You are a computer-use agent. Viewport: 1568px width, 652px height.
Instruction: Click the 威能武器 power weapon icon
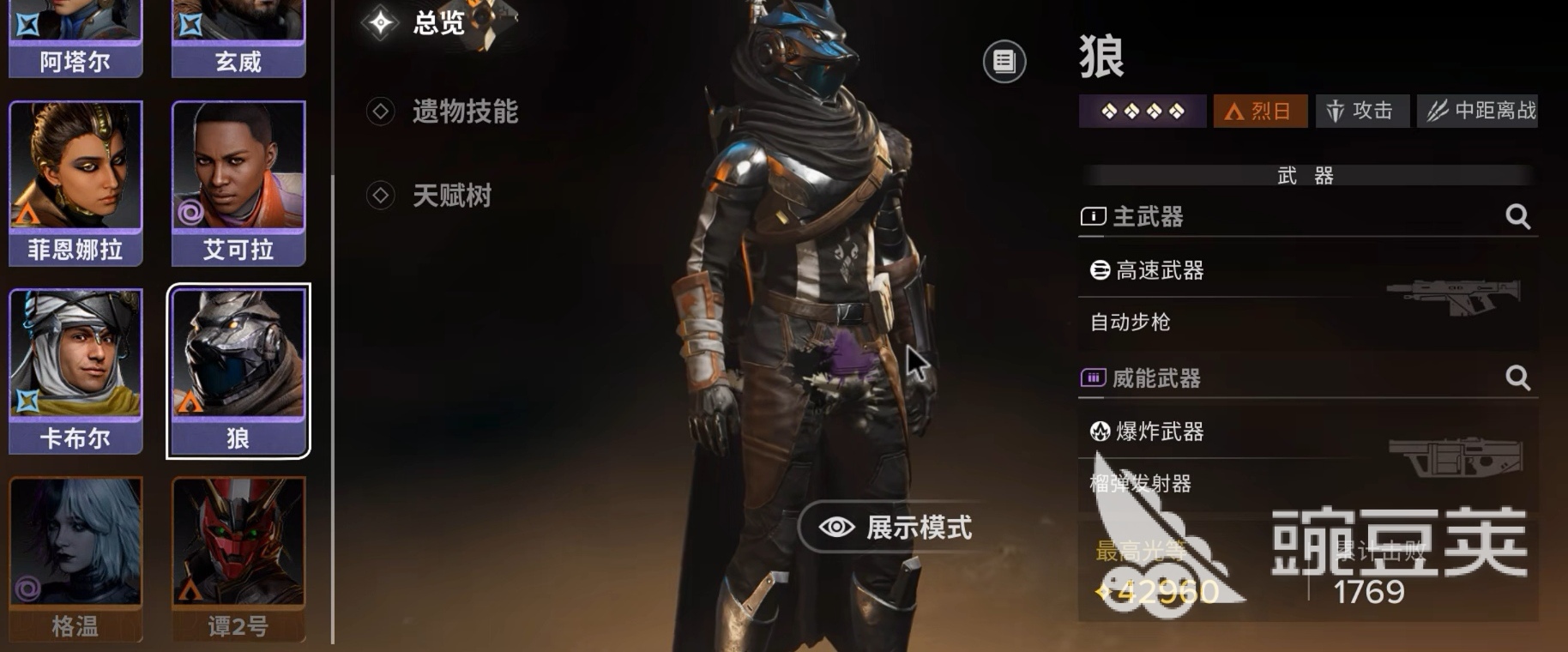(x=1092, y=377)
